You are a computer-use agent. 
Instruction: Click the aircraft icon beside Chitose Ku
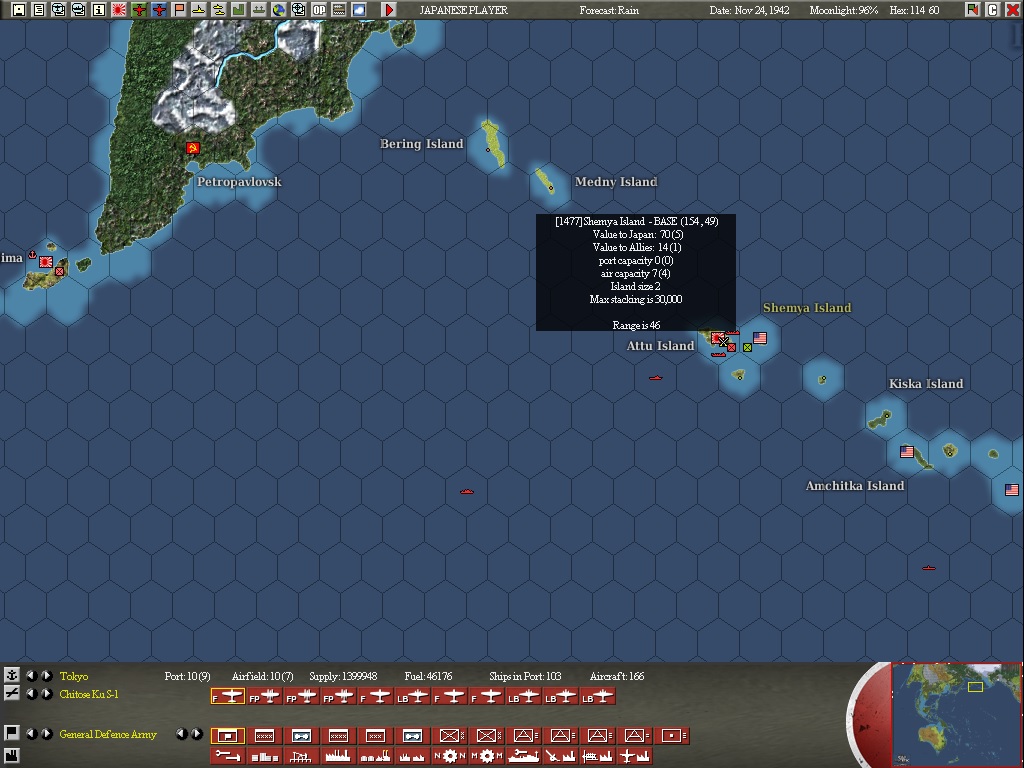click(x=12, y=694)
